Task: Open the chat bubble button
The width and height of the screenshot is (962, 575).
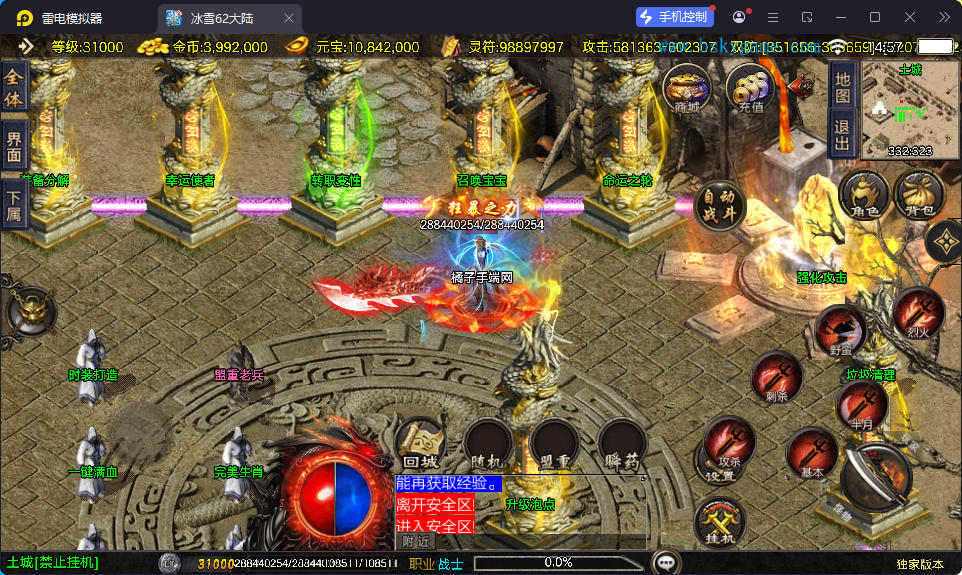Action: (x=666, y=562)
